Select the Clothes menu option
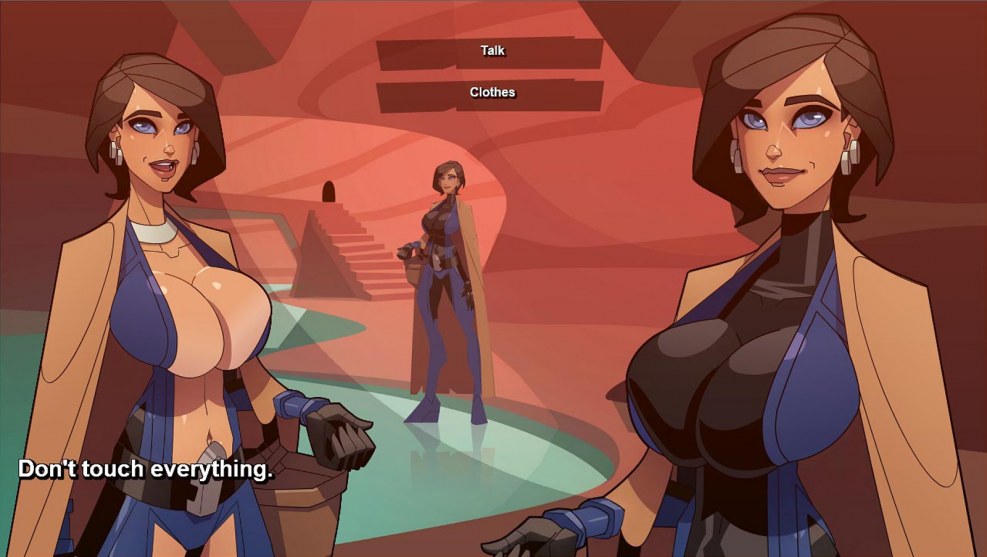The height and width of the screenshot is (557, 987). 491,93
